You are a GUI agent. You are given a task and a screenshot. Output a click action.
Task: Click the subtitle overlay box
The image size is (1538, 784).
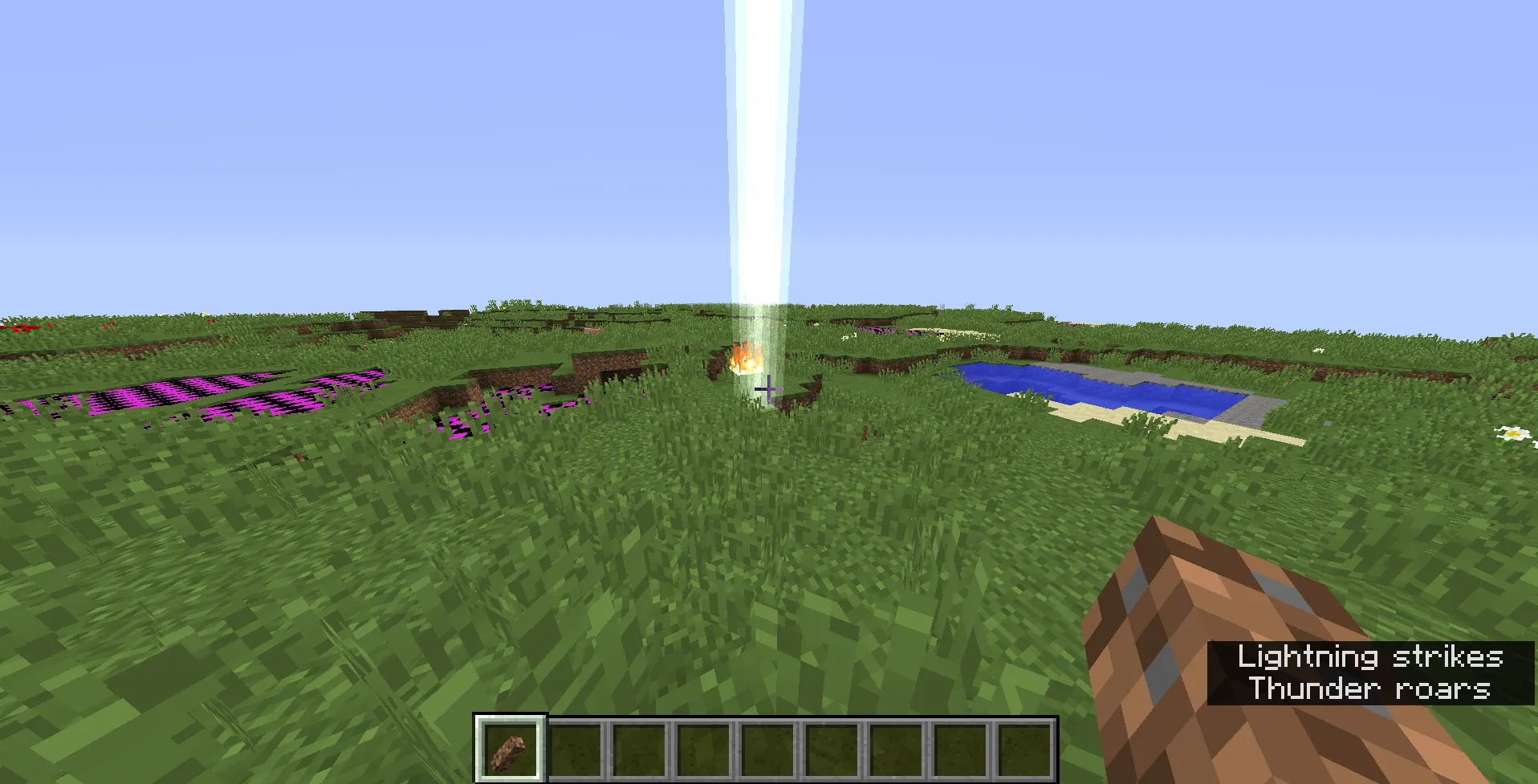pyautogui.click(x=1369, y=672)
